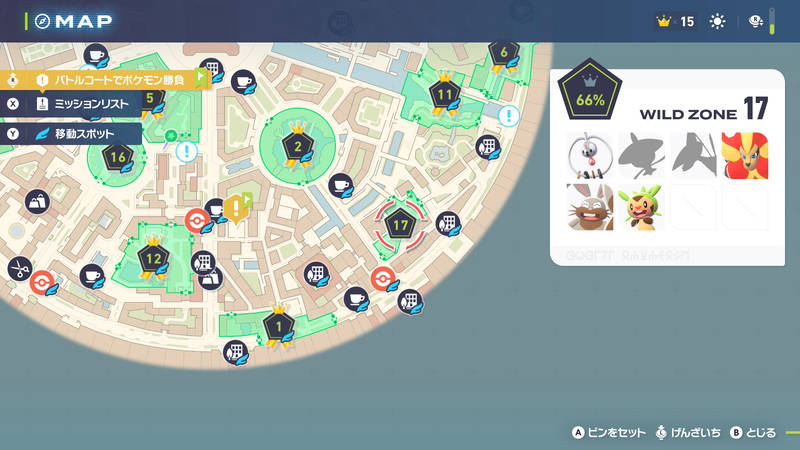Choose the Pyroar thumbnail in Wild Zone panel
The height and width of the screenshot is (450, 800).
(744, 155)
